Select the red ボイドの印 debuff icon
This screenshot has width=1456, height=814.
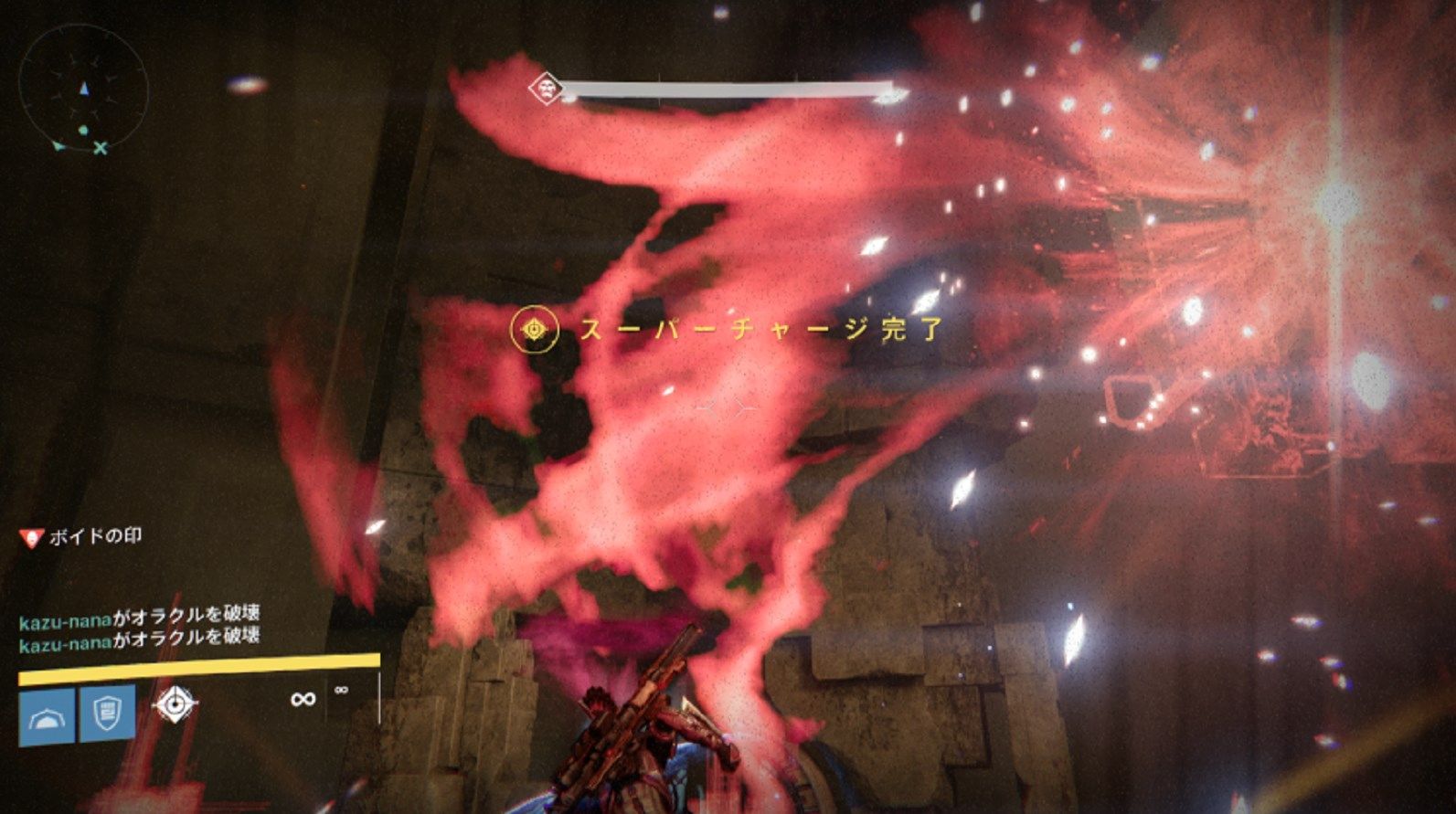(32, 537)
